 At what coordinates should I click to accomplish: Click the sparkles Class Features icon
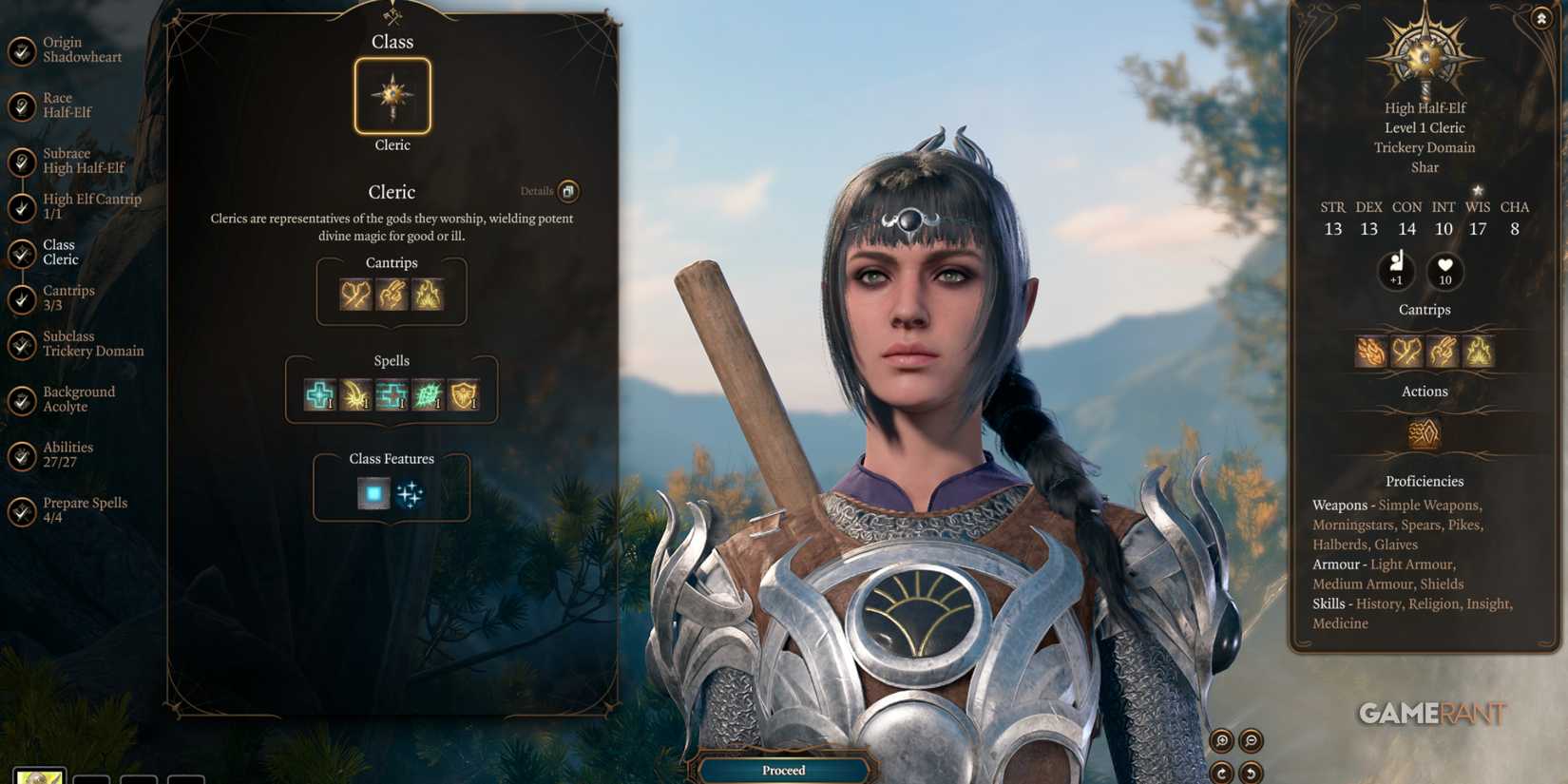click(411, 491)
